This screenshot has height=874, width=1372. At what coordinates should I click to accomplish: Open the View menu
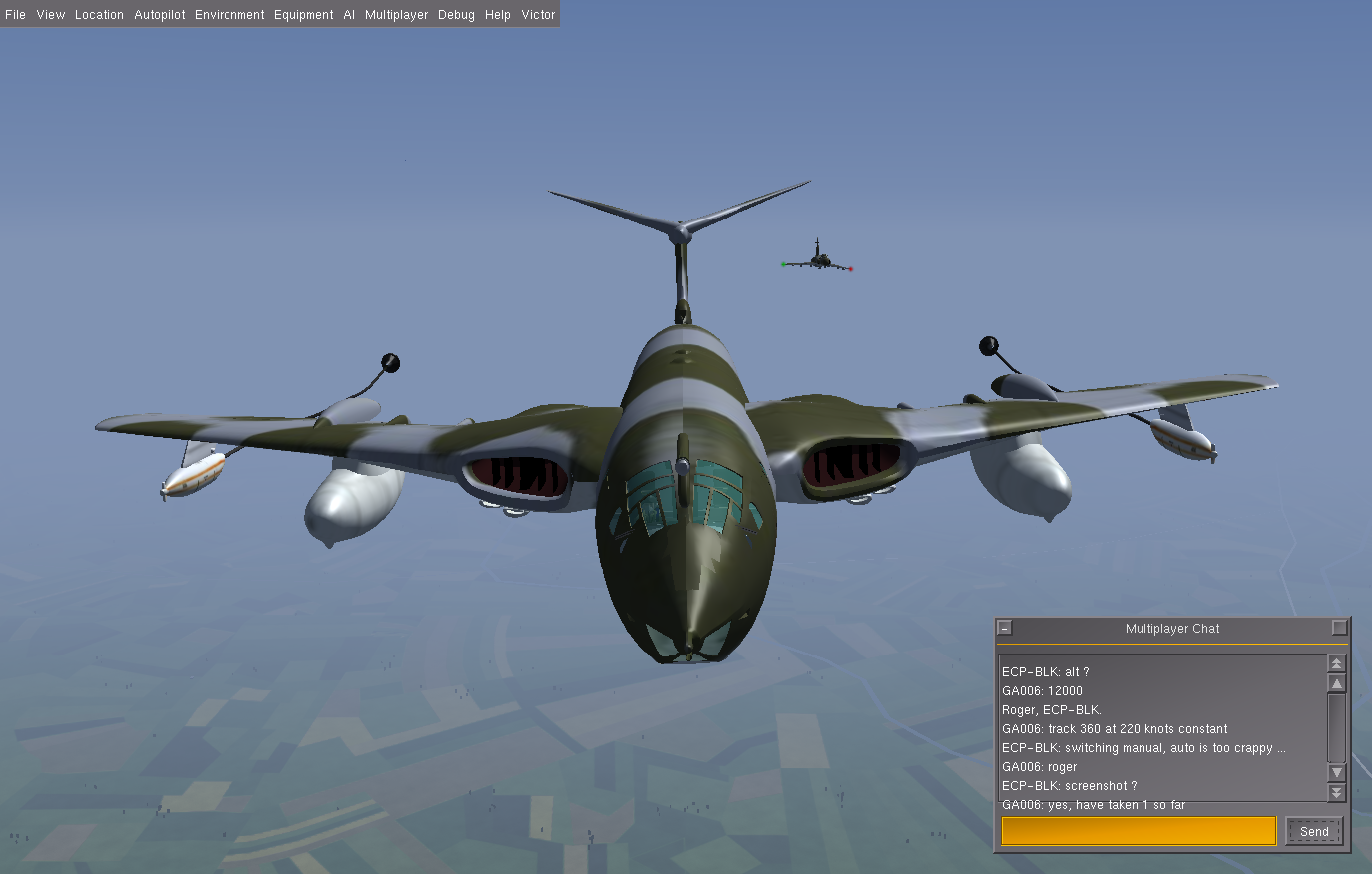(x=51, y=15)
